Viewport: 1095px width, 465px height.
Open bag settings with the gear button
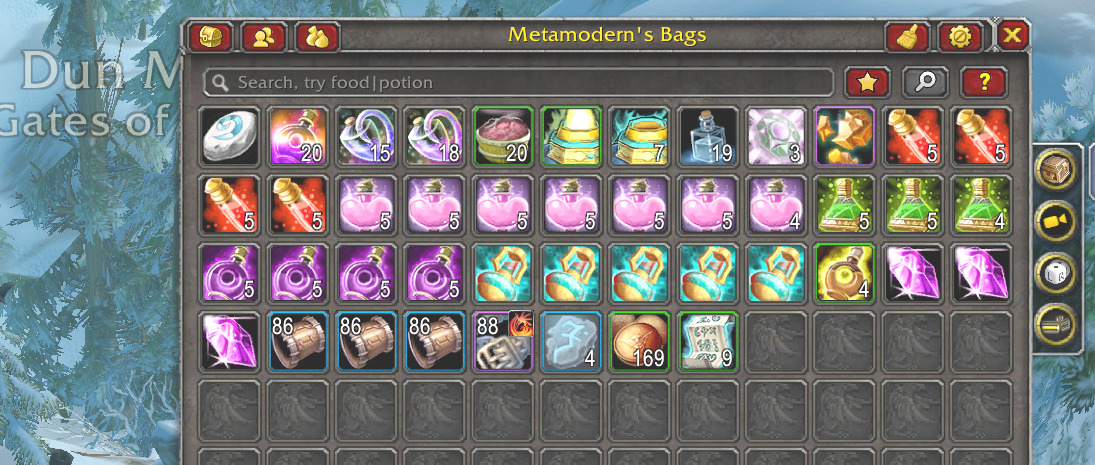[960, 37]
